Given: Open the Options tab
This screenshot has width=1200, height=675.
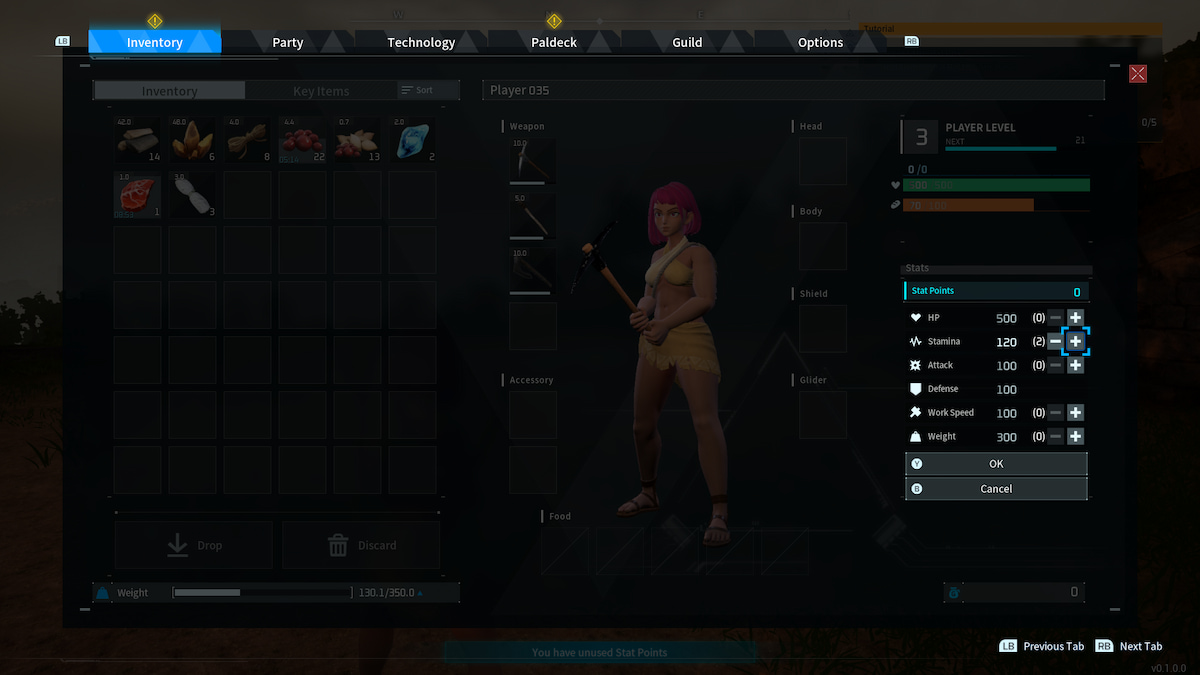Looking at the screenshot, I should (820, 43).
